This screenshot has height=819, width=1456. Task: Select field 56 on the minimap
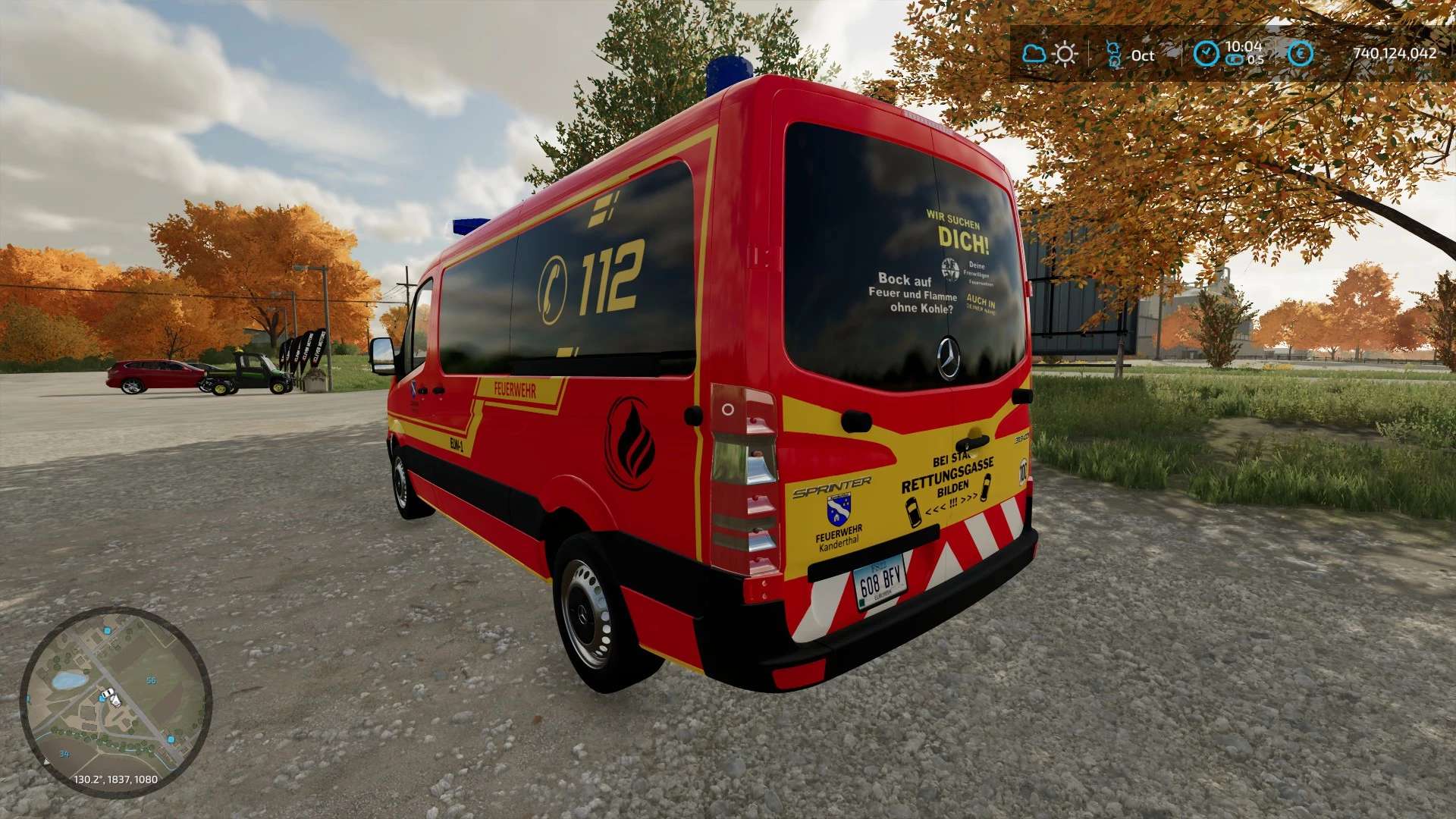(151, 680)
